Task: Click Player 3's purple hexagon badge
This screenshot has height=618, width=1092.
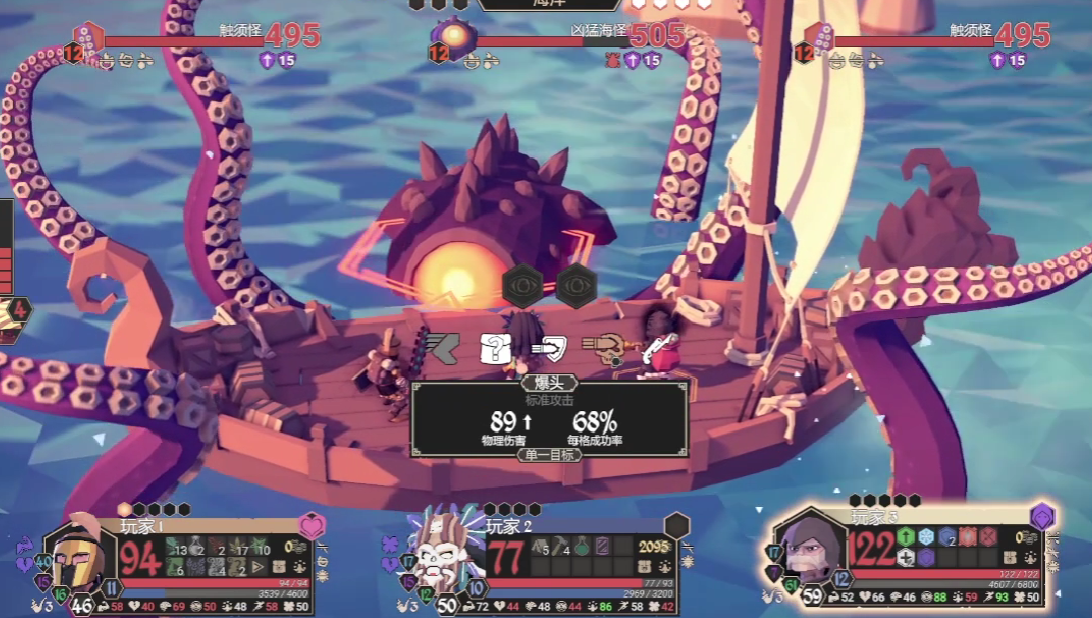Action: click(1042, 516)
